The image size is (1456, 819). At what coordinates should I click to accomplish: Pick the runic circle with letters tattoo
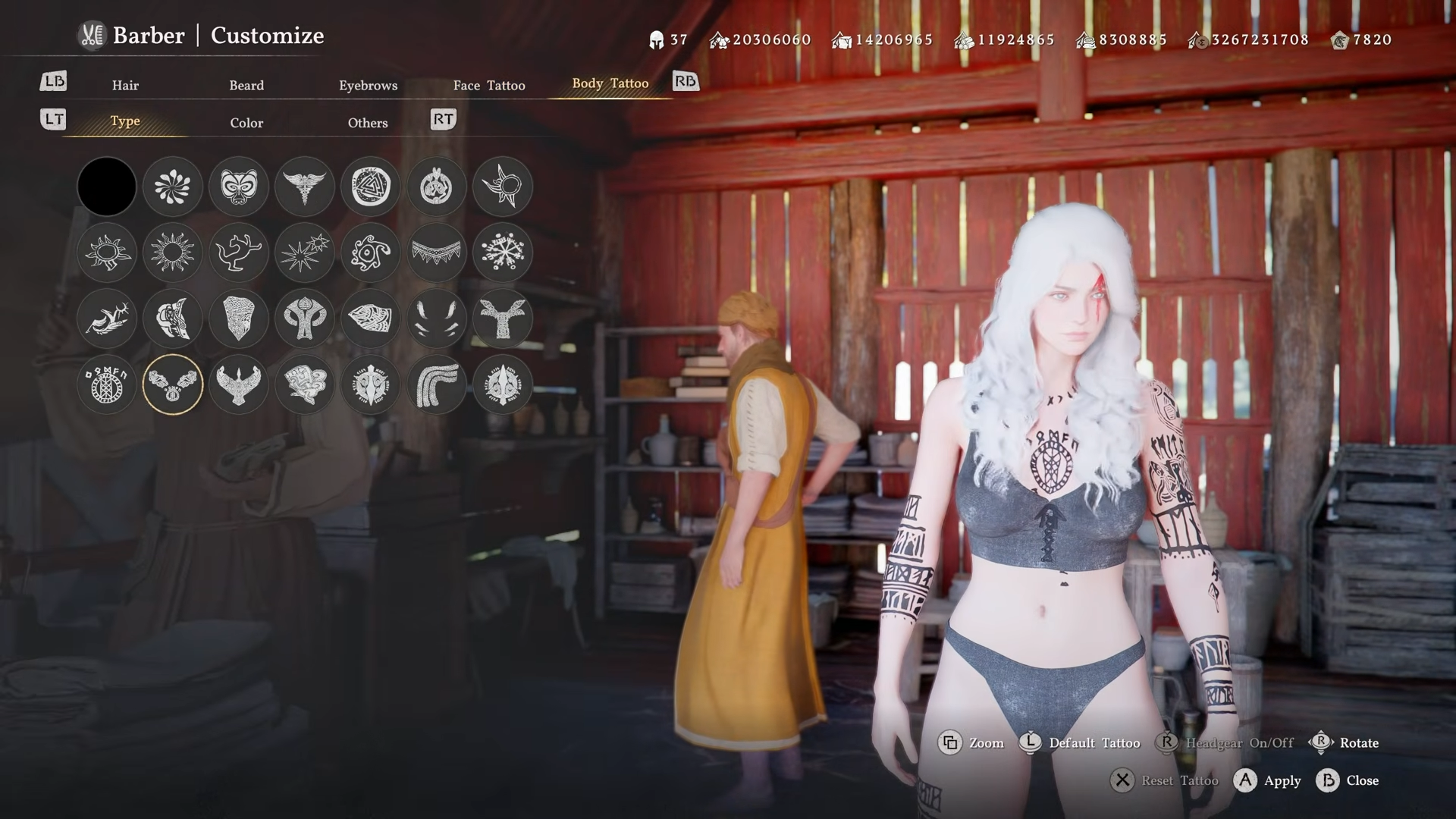(x=107, y=384)
